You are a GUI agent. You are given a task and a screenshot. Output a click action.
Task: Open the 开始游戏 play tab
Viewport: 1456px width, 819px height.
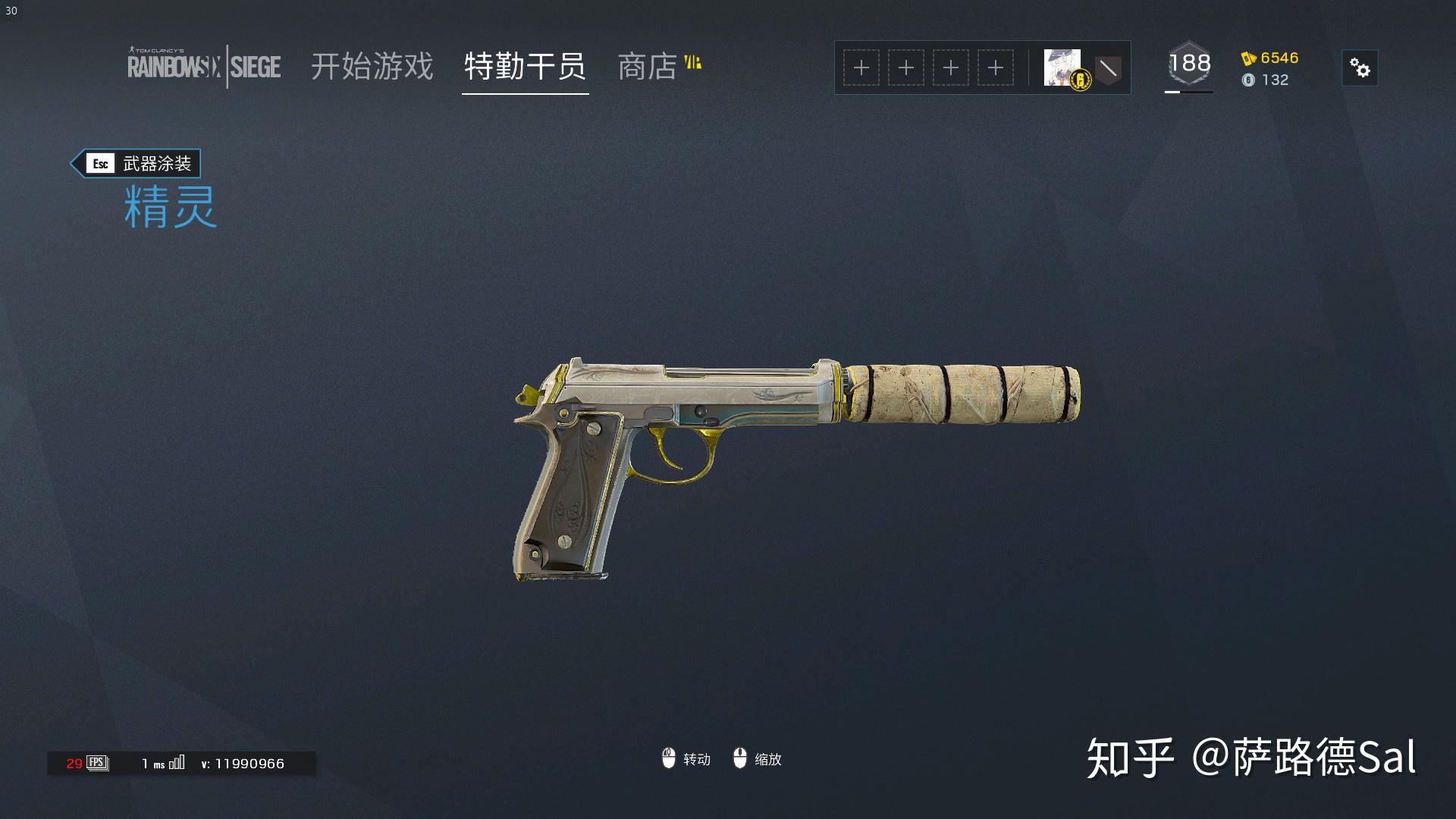tap(372, 67)
